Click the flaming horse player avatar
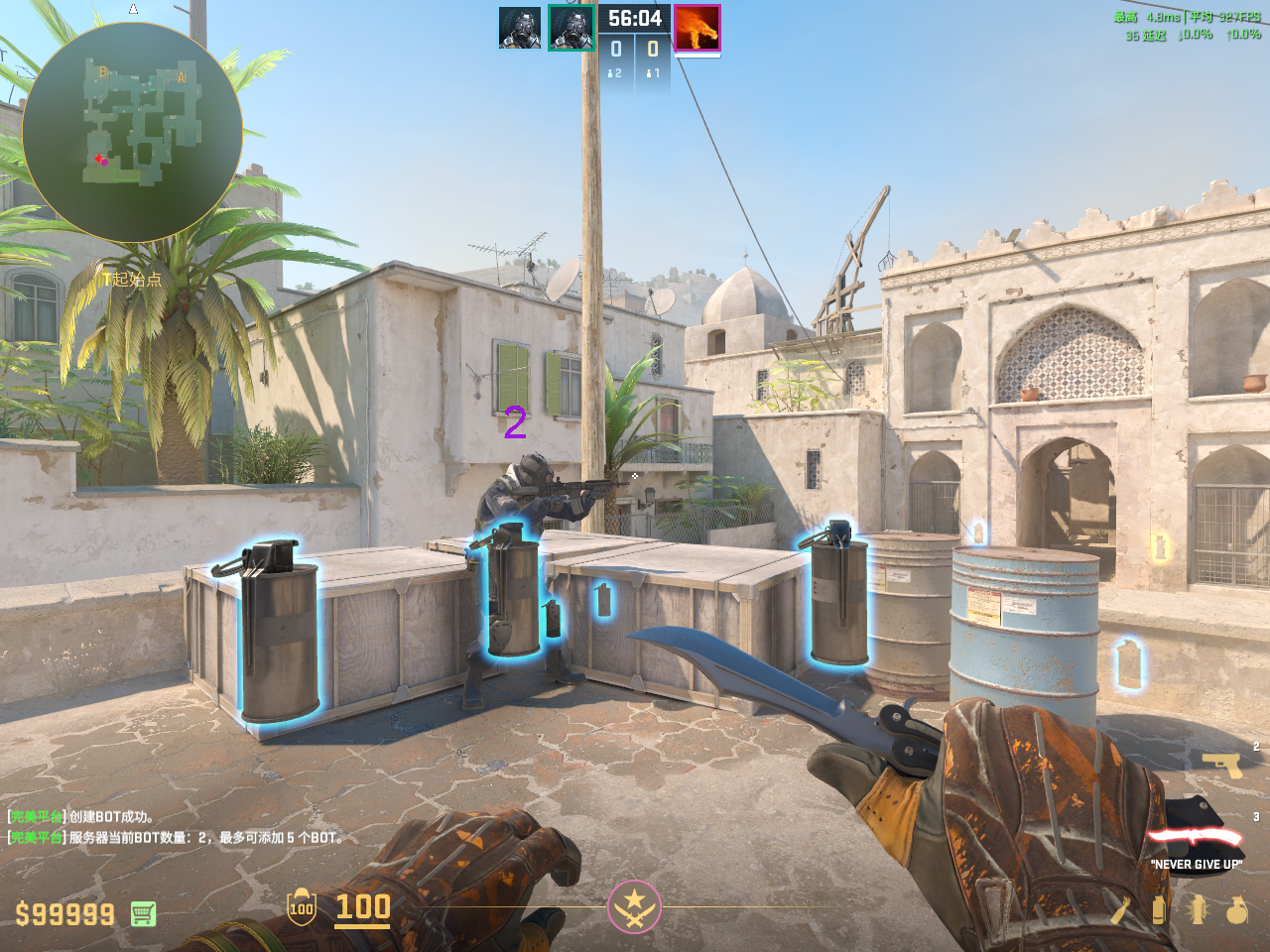The width and height of the screenshot is (1270, 952). click(697, 28)
